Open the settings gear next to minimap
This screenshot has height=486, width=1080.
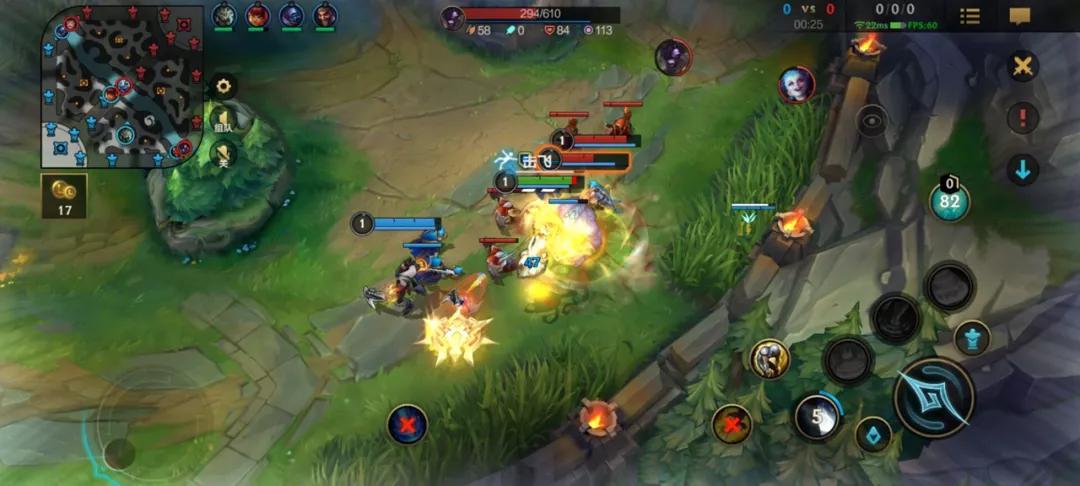tap(223, 86)
